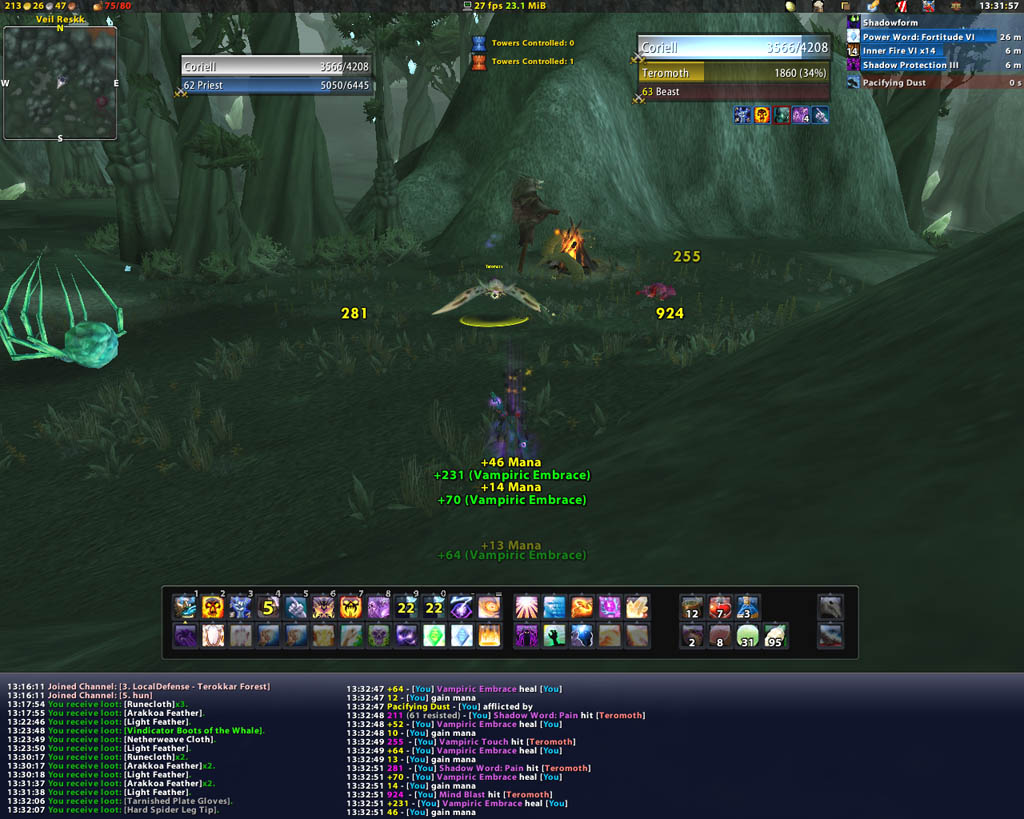Select the Pacifying Dust debuff bar
This screenshot has height=819, width=1024.
point(930,83)
